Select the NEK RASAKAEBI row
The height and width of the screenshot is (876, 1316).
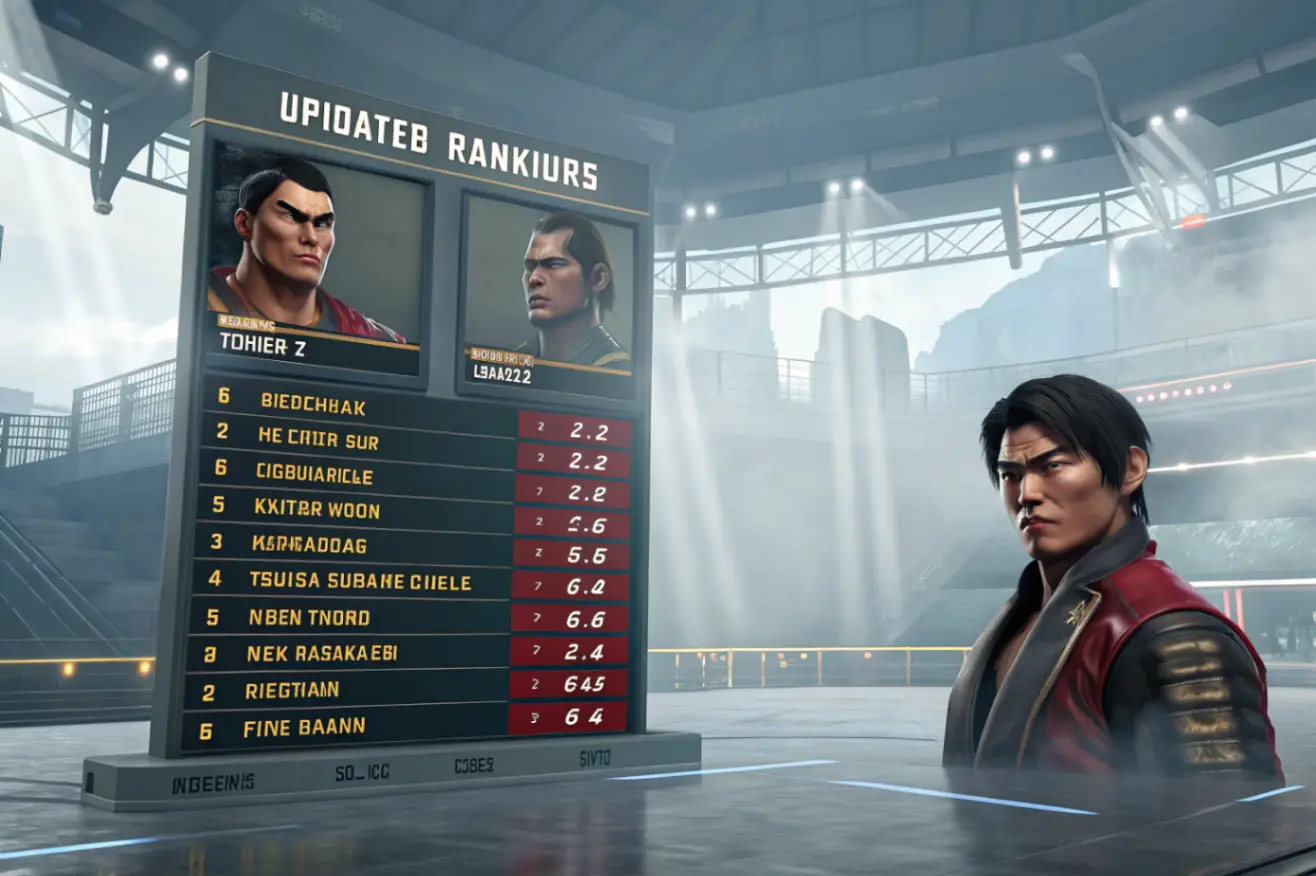(410, 653)
